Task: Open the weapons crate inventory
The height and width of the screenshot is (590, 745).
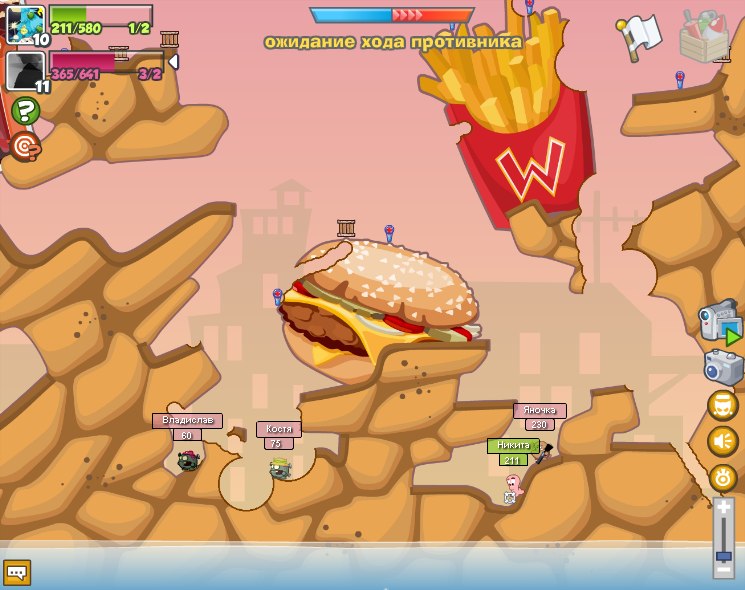Action: pyautogui.click(x=704, y=36)
